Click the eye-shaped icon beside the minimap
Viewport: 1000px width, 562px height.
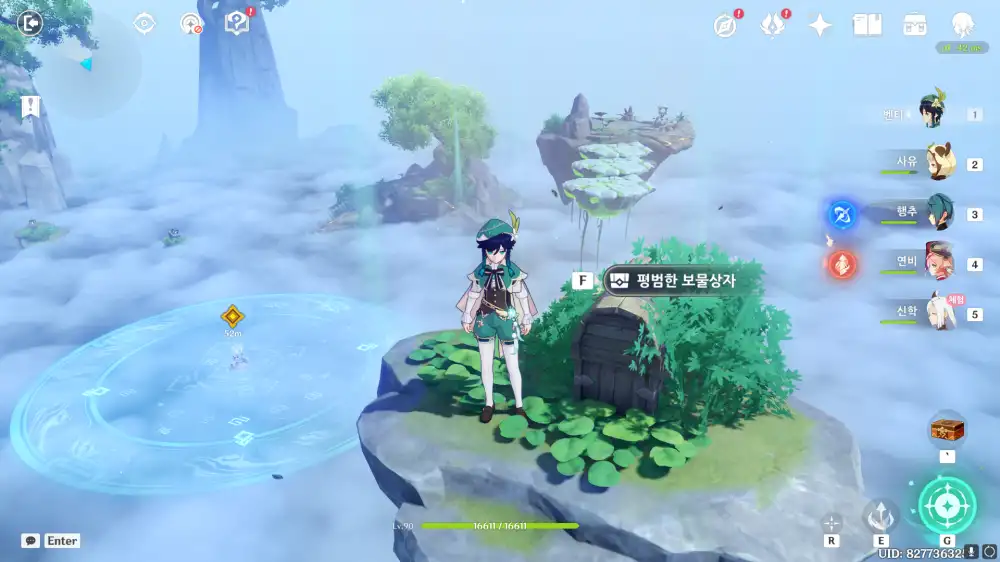[x=145, y=24]
